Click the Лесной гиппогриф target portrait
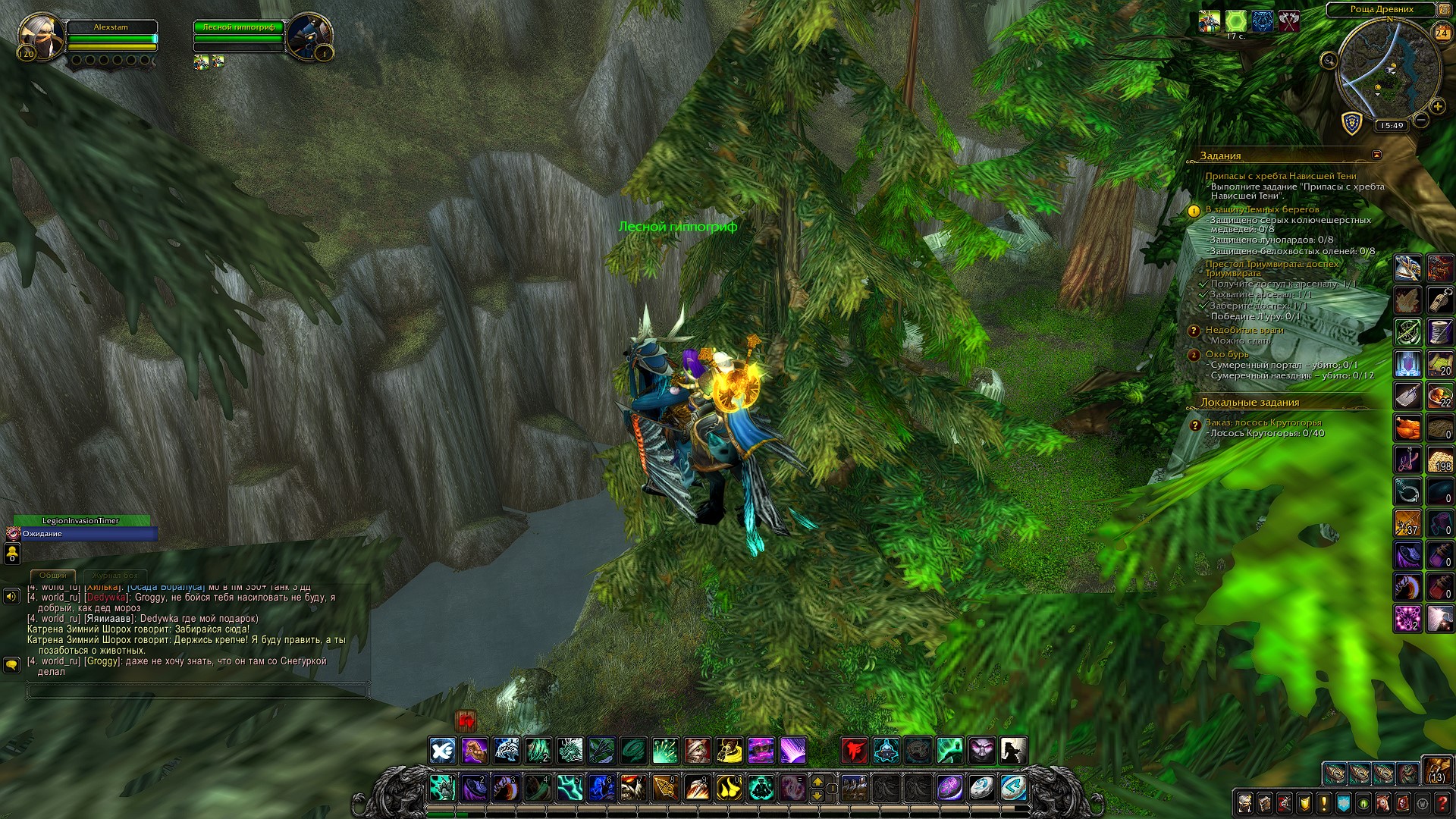The image size is (1456, 819). 308,36
